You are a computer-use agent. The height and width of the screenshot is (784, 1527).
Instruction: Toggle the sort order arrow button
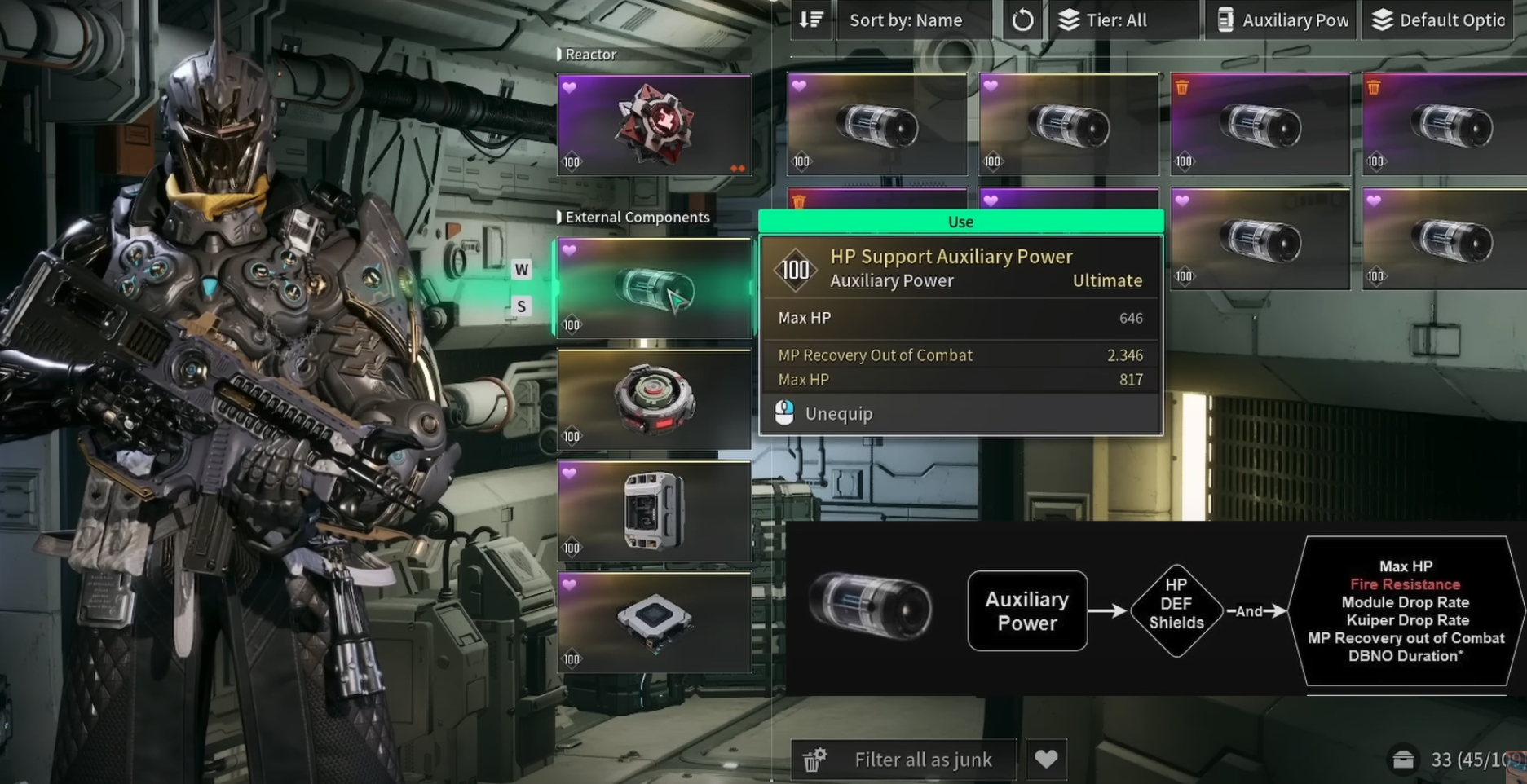click(x=811, y=20)
